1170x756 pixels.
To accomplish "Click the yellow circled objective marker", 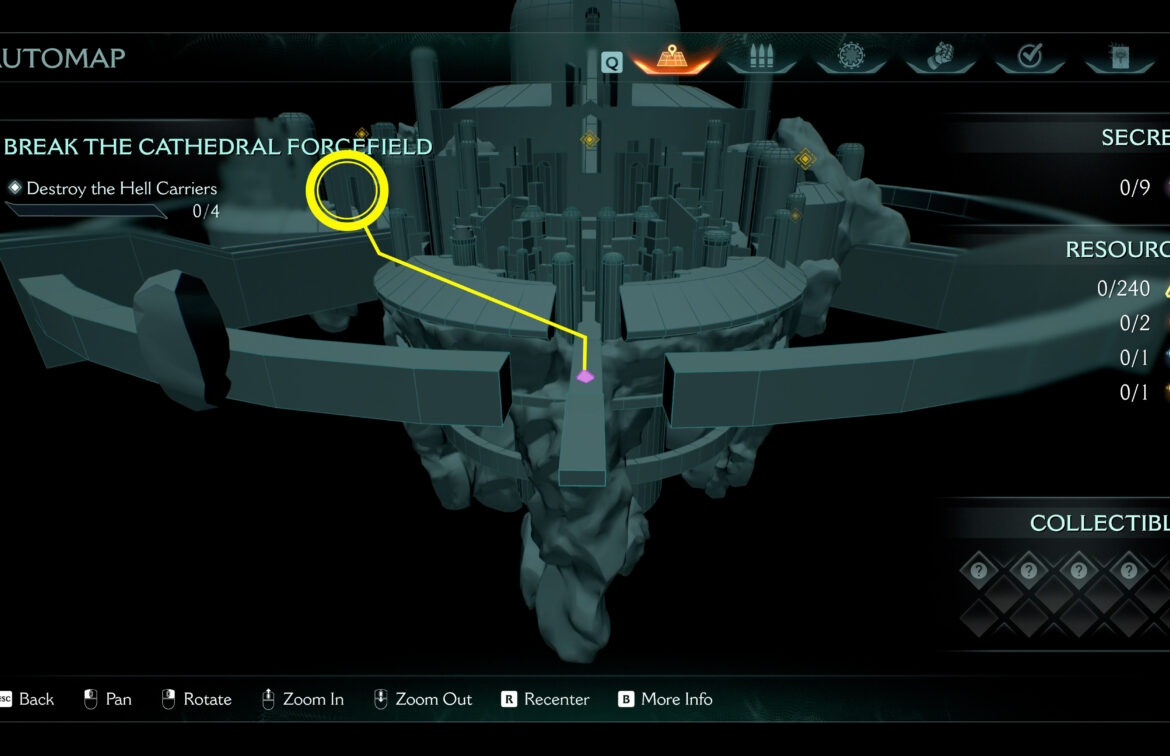I will pyautogui.click(x=347, y=191).
